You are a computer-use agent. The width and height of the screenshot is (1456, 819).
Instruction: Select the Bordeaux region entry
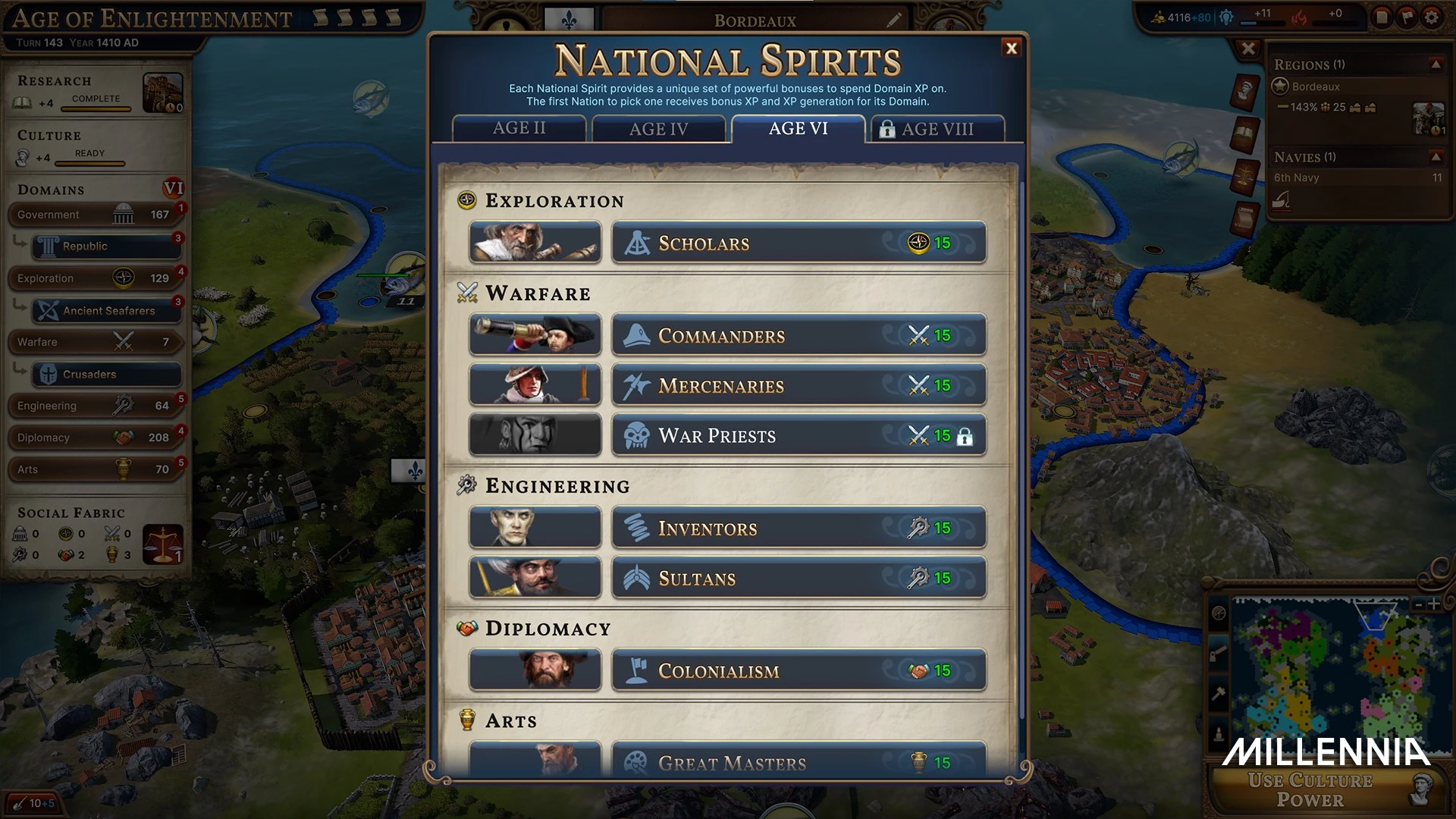tap(1316, 87)
